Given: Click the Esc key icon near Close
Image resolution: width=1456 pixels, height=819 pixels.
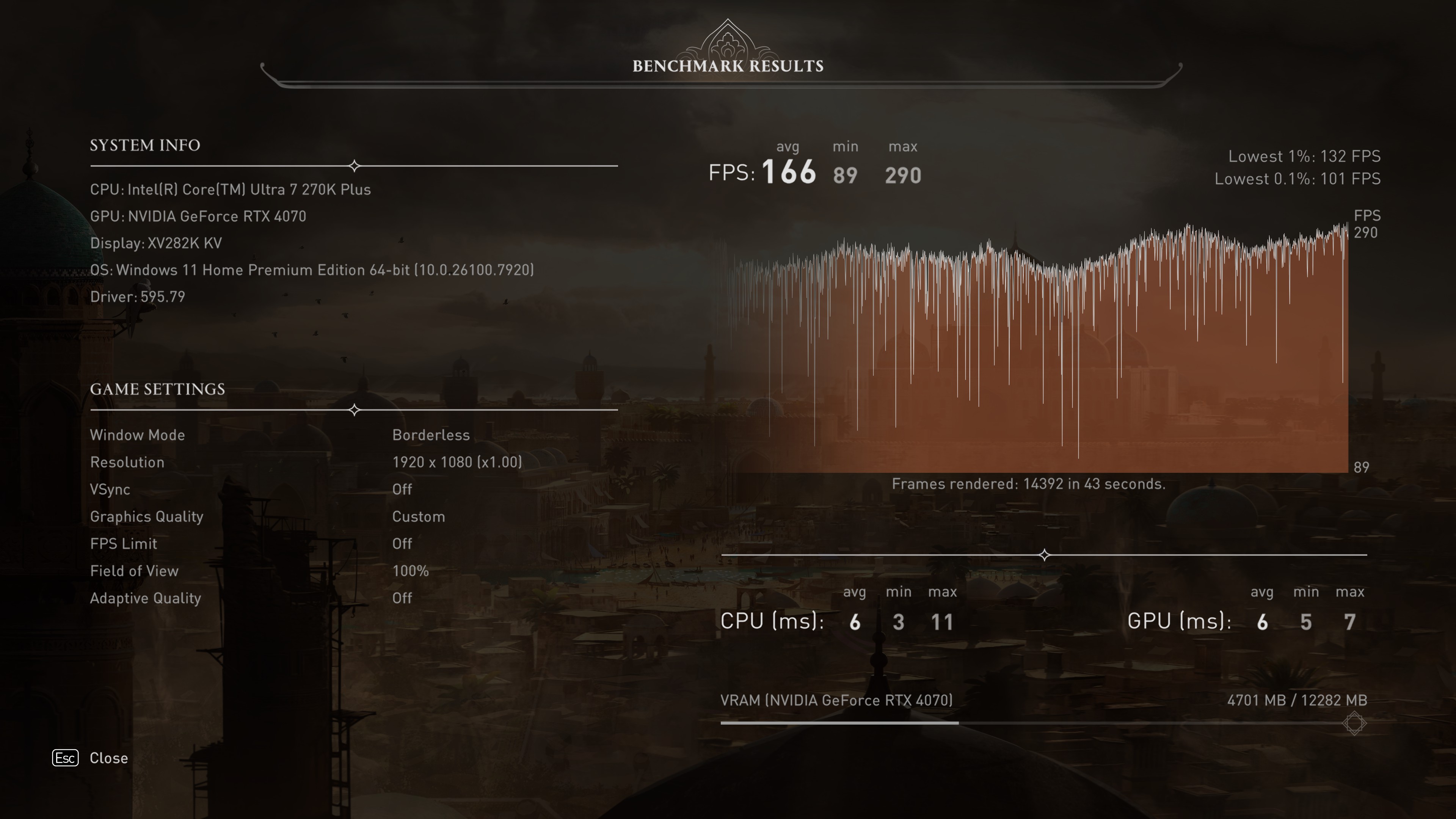Looking at the screenshot, I should pos(66,758).
